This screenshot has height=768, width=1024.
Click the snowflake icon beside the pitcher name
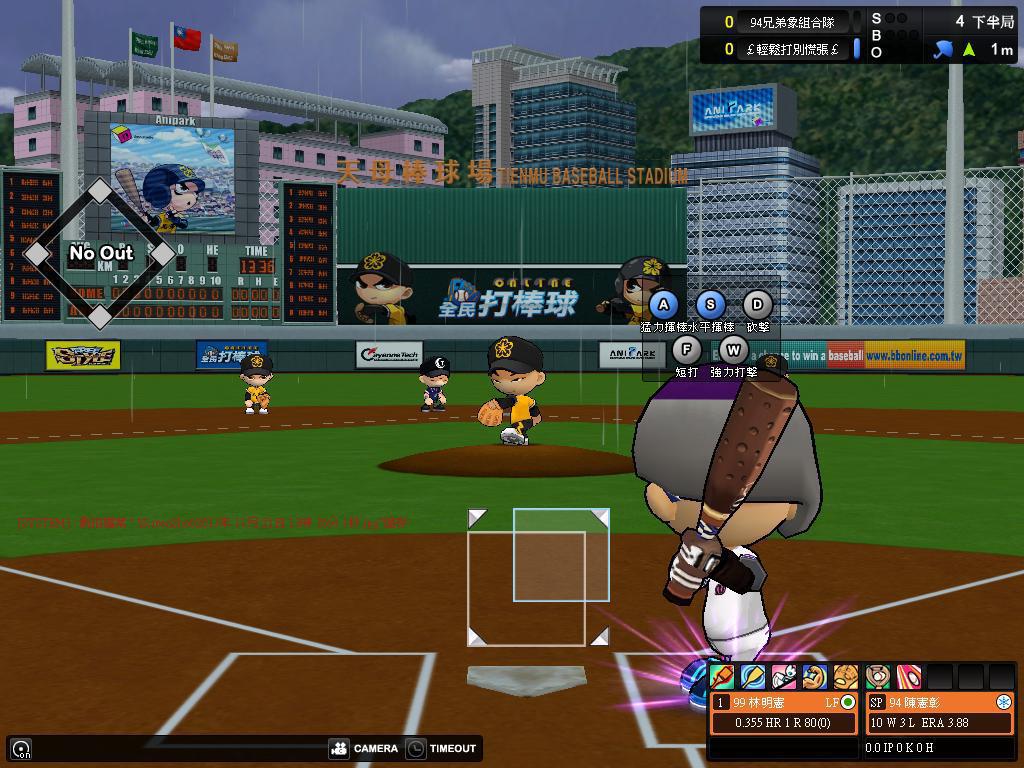pos(1003,703)
